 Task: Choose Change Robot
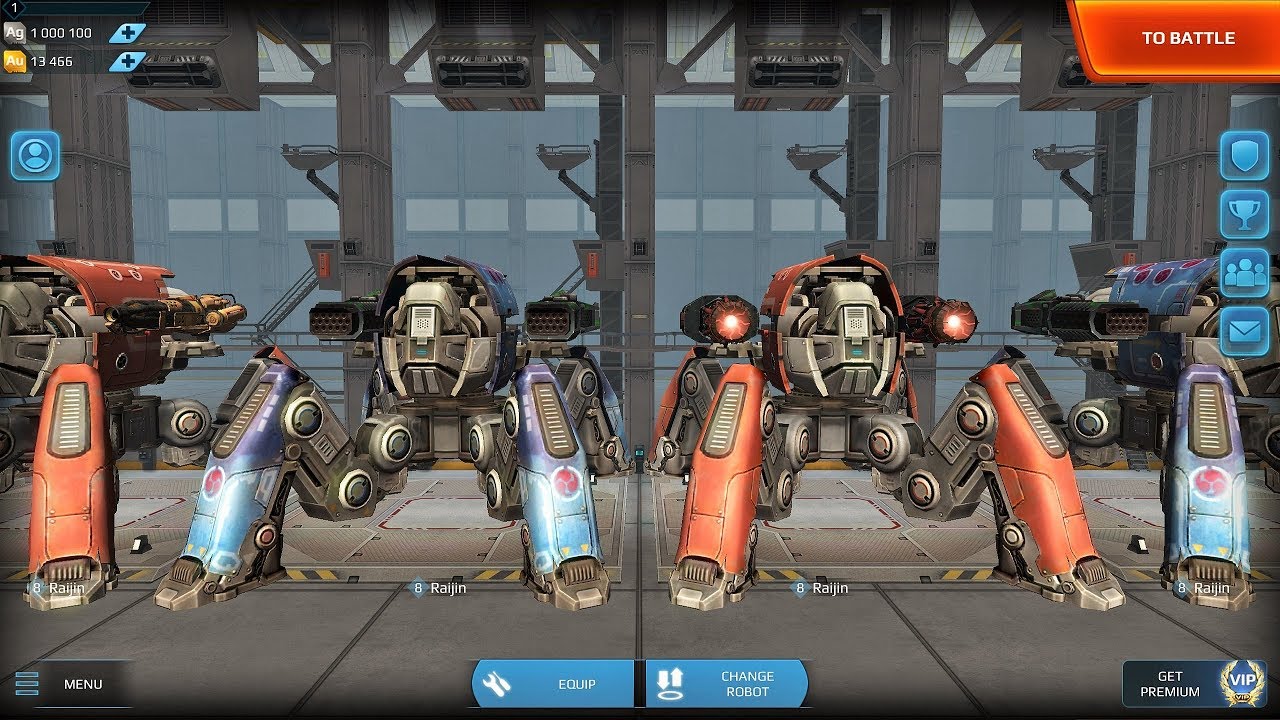click(x=727, y=684)
